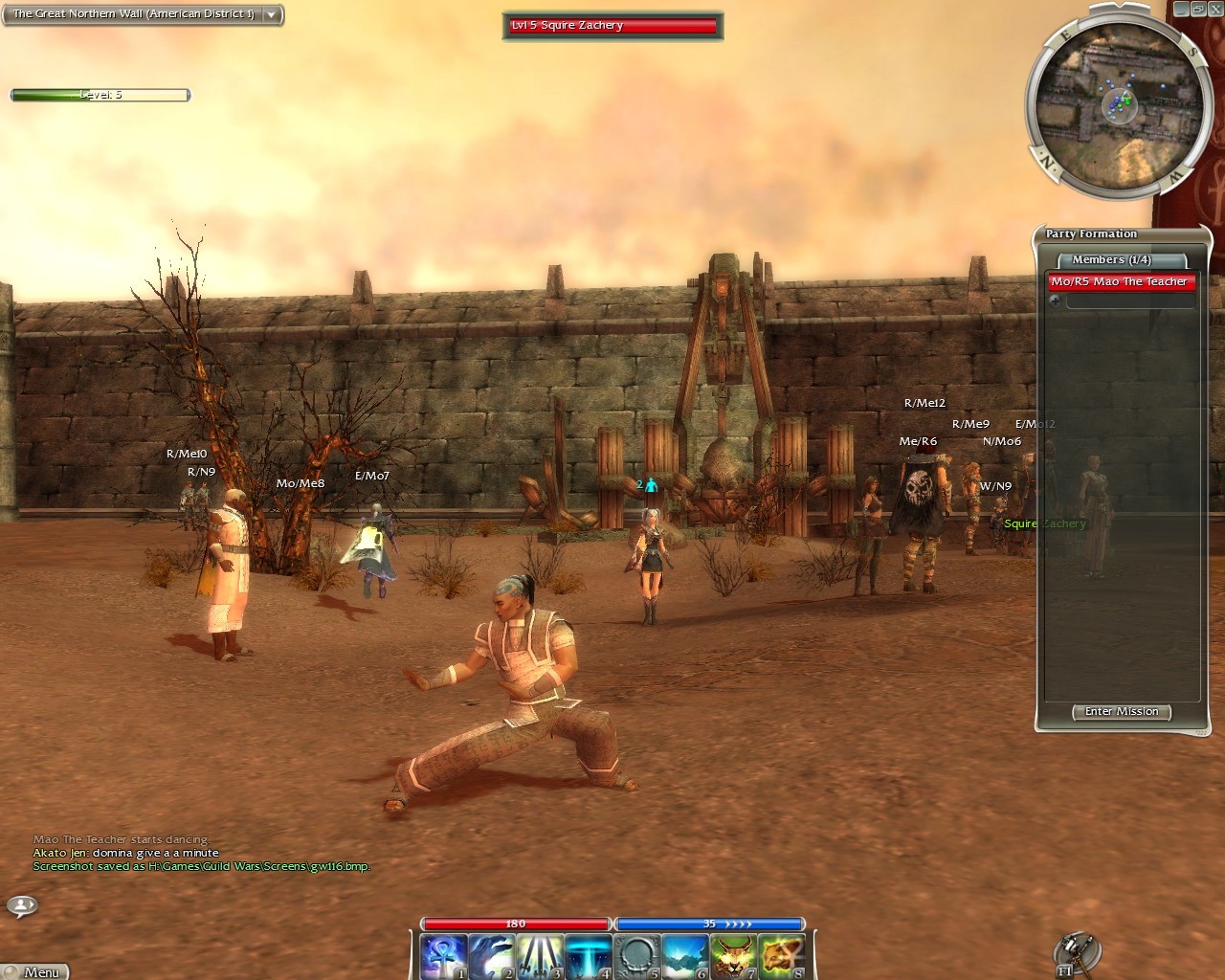
Task: Select the stone ring skill slot
Action: coord(636,956)
